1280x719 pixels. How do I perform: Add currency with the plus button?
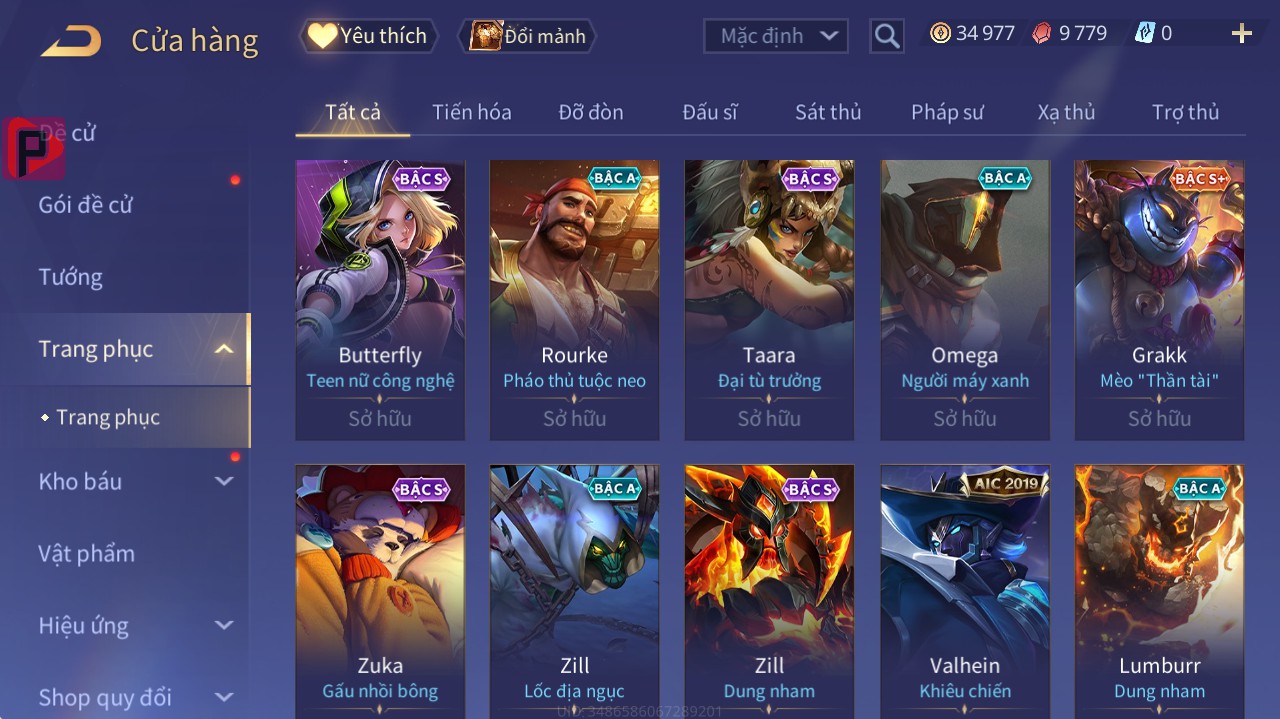[x=1241, y=34]
